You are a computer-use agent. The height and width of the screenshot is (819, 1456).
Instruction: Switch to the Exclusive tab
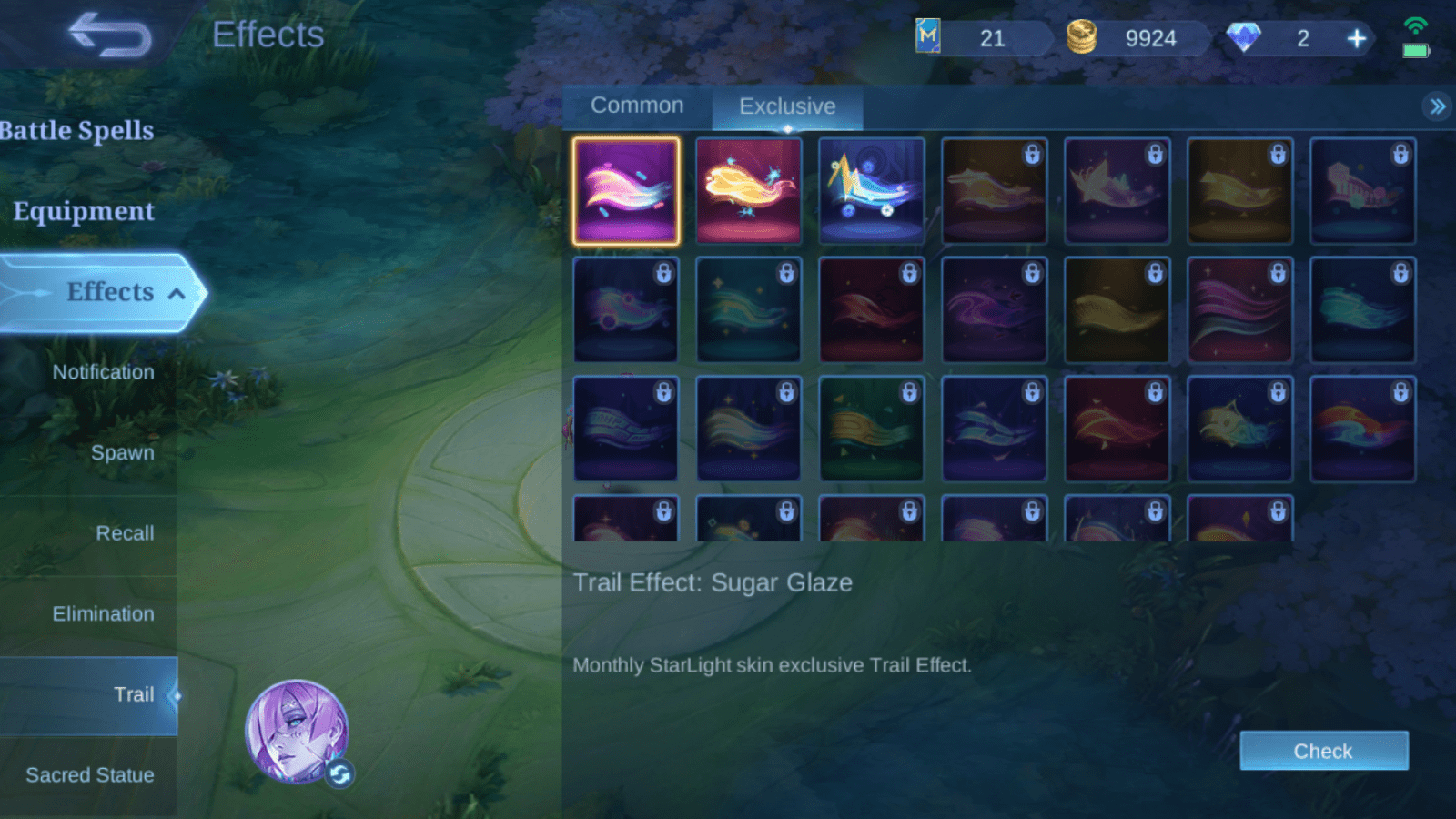(787, 106)
